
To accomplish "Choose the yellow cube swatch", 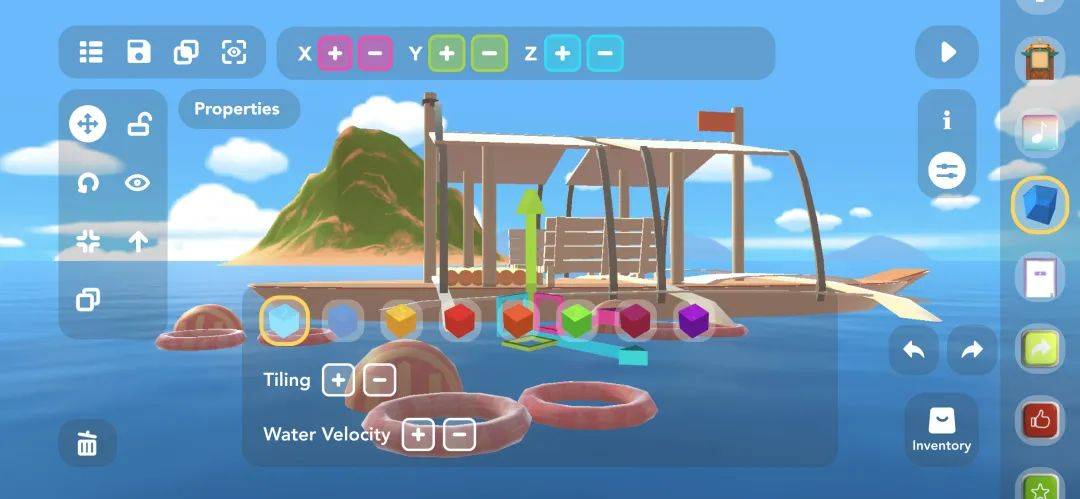I will click(x=400, y=321).
